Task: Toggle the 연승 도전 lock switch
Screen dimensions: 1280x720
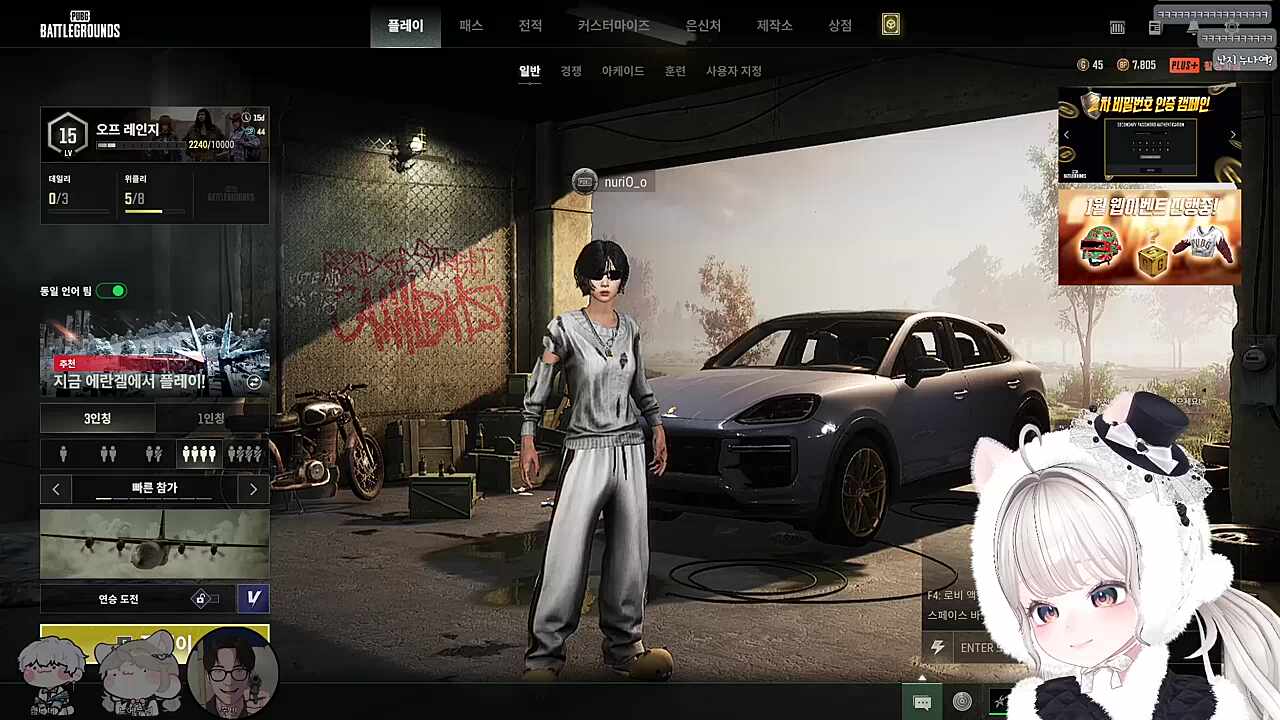Action: point(205,599)
